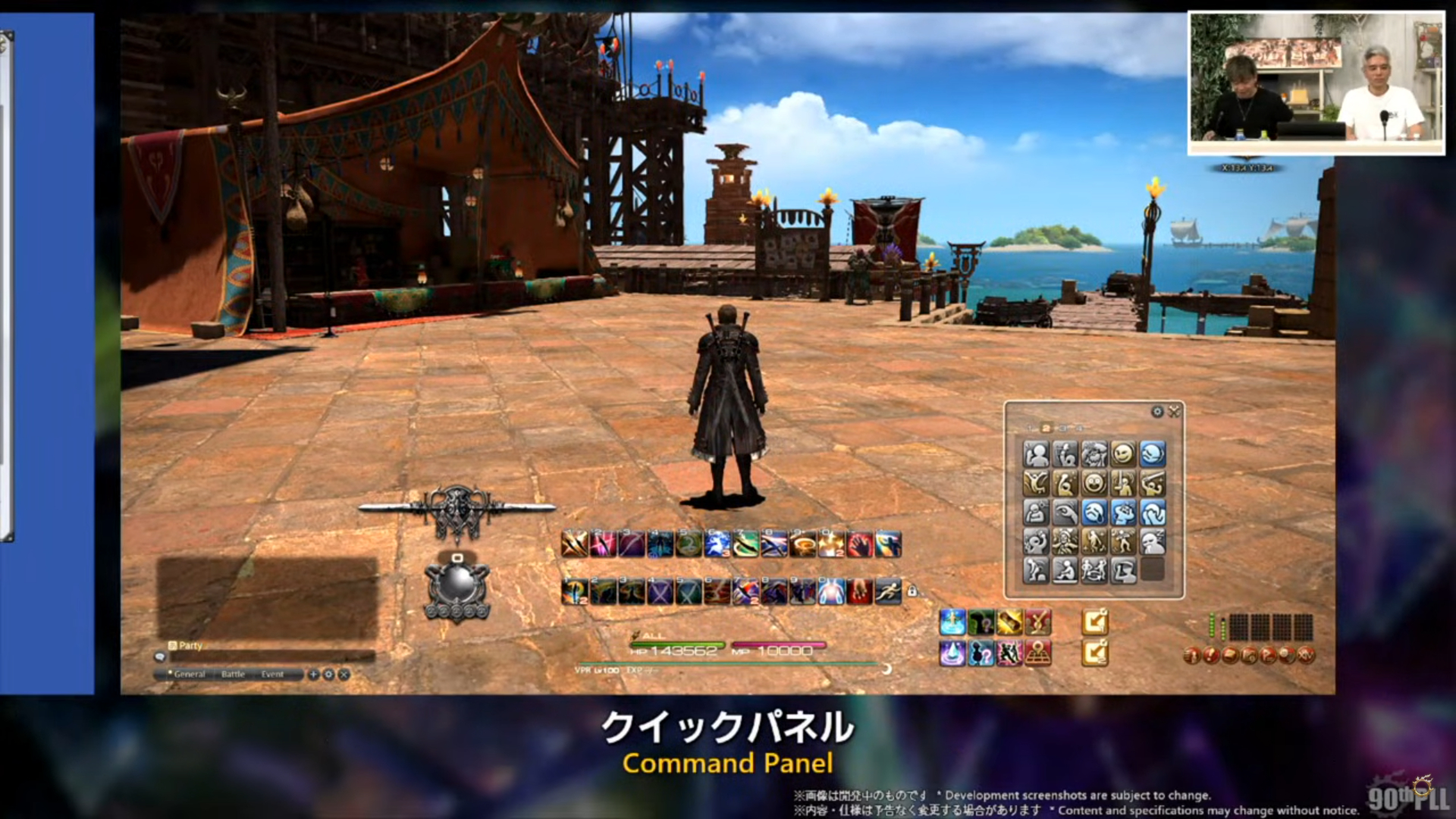This screenshot has height=819, width=1456.
Task: Click the chat input field
Action: click(273, 657)
